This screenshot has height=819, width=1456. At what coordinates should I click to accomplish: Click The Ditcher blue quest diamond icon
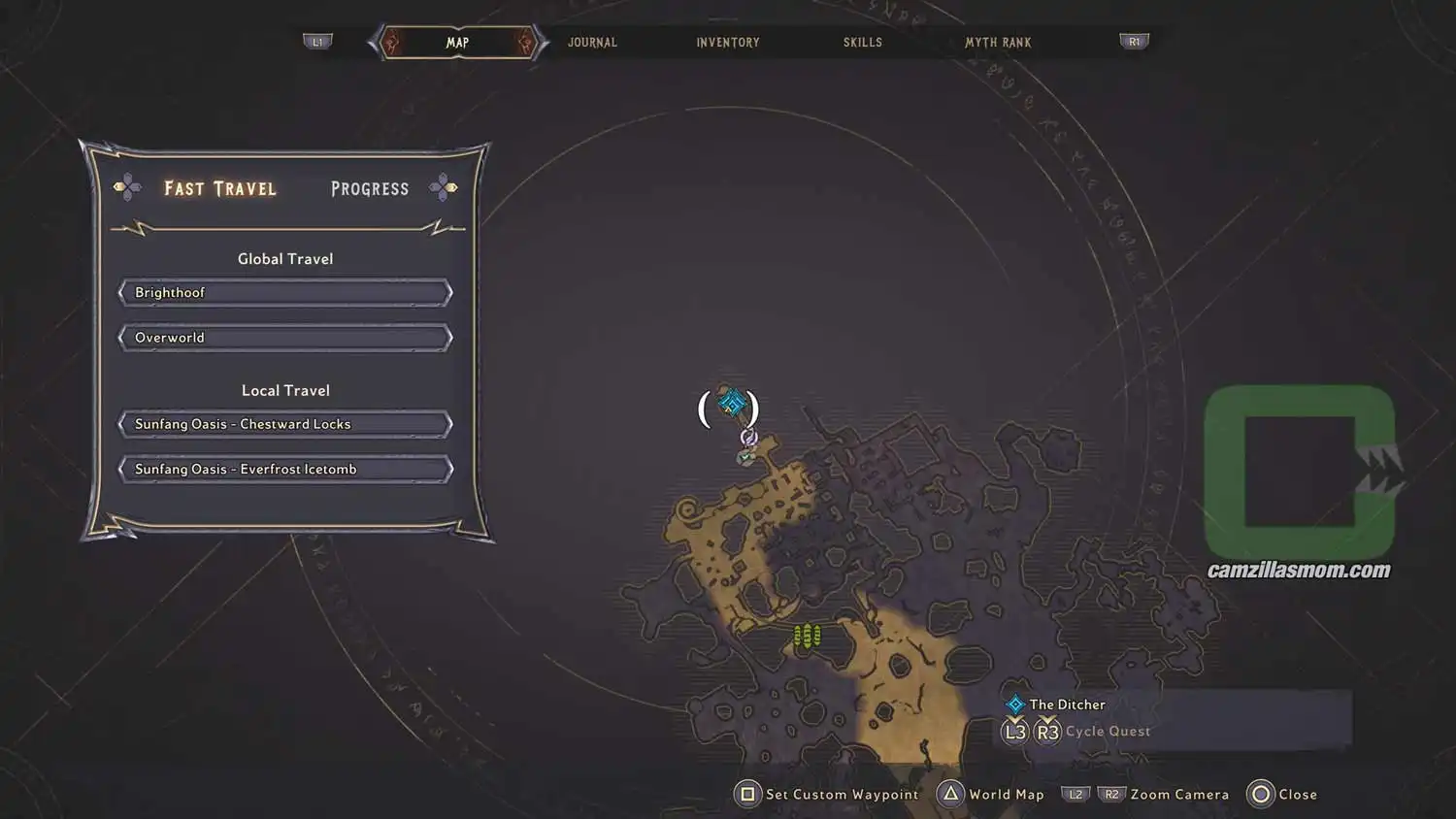coord(1015,704)
